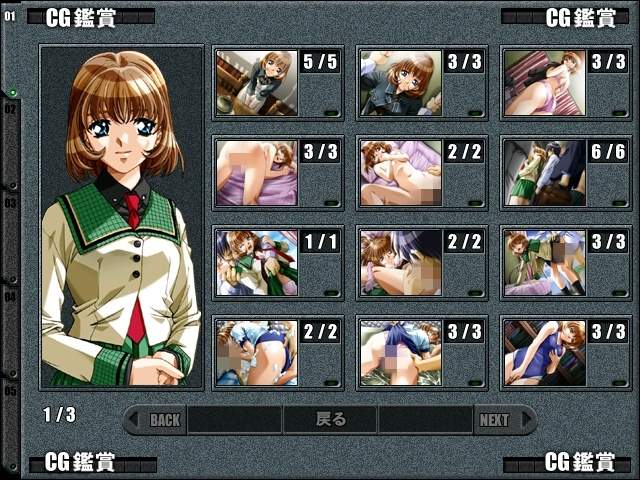Screen dimensions: 640x480
Task: Choose character tab 05
Action: pyautogui.click(x=11, y=390)
